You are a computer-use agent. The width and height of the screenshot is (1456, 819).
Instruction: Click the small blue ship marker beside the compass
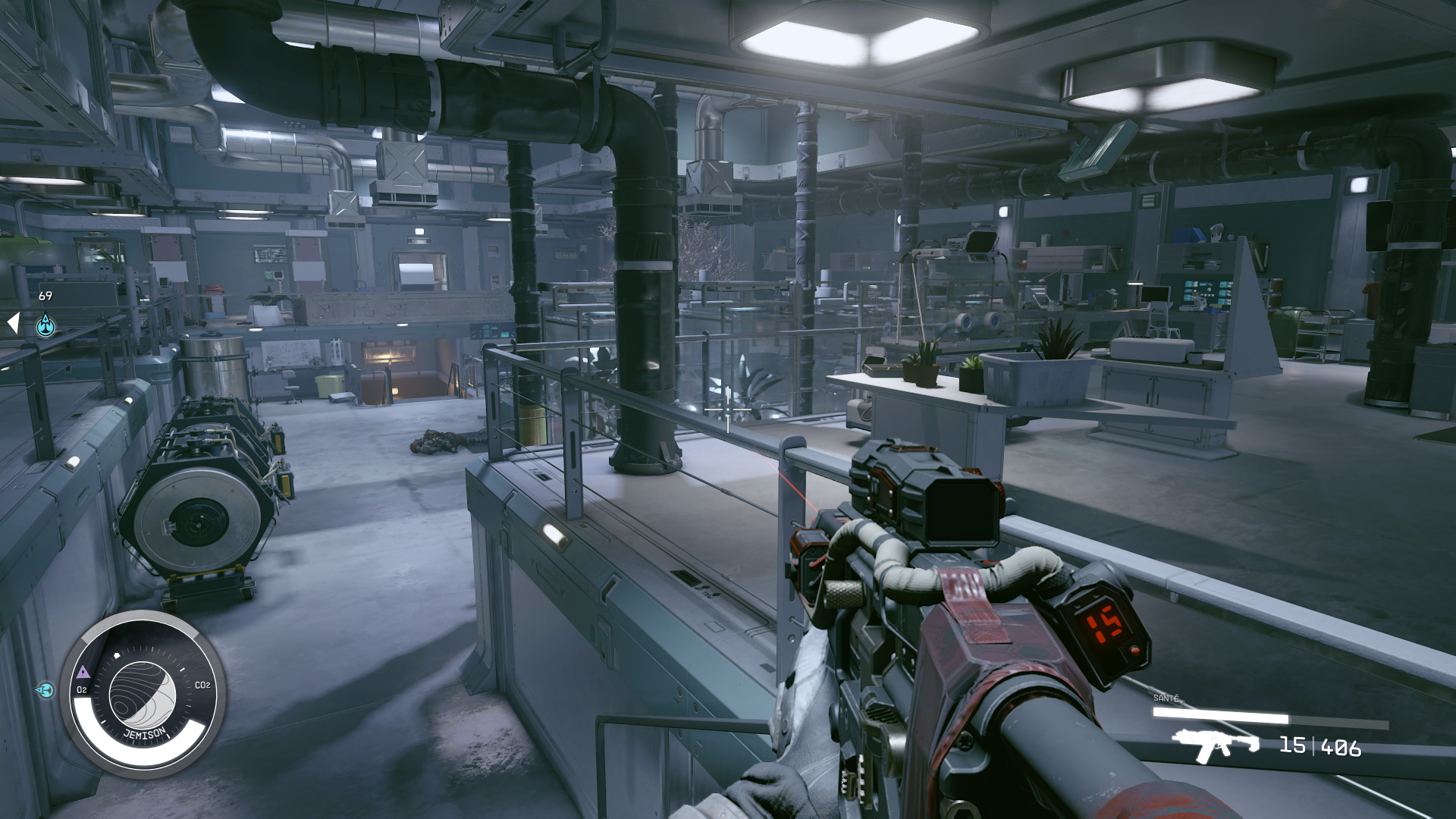[45, 690]
